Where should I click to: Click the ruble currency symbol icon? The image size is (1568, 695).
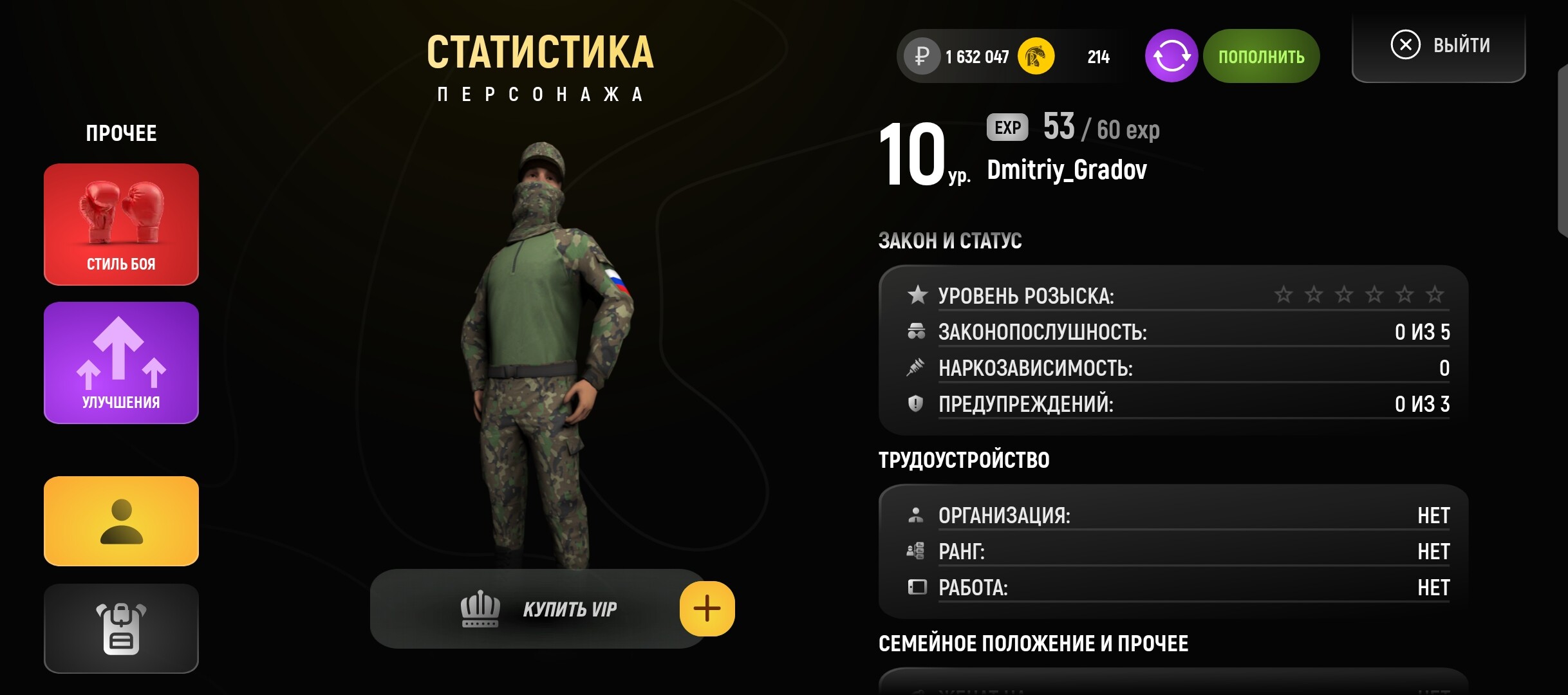(x=922, y=56)
